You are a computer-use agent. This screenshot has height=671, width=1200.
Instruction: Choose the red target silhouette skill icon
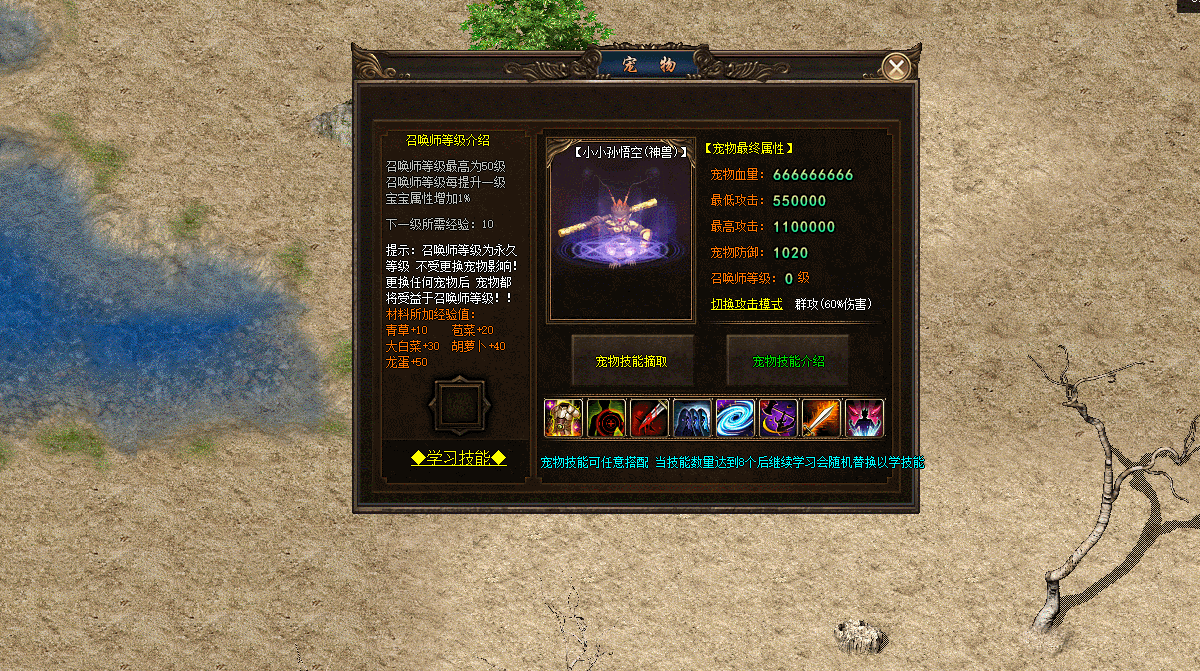coord(606,418)
